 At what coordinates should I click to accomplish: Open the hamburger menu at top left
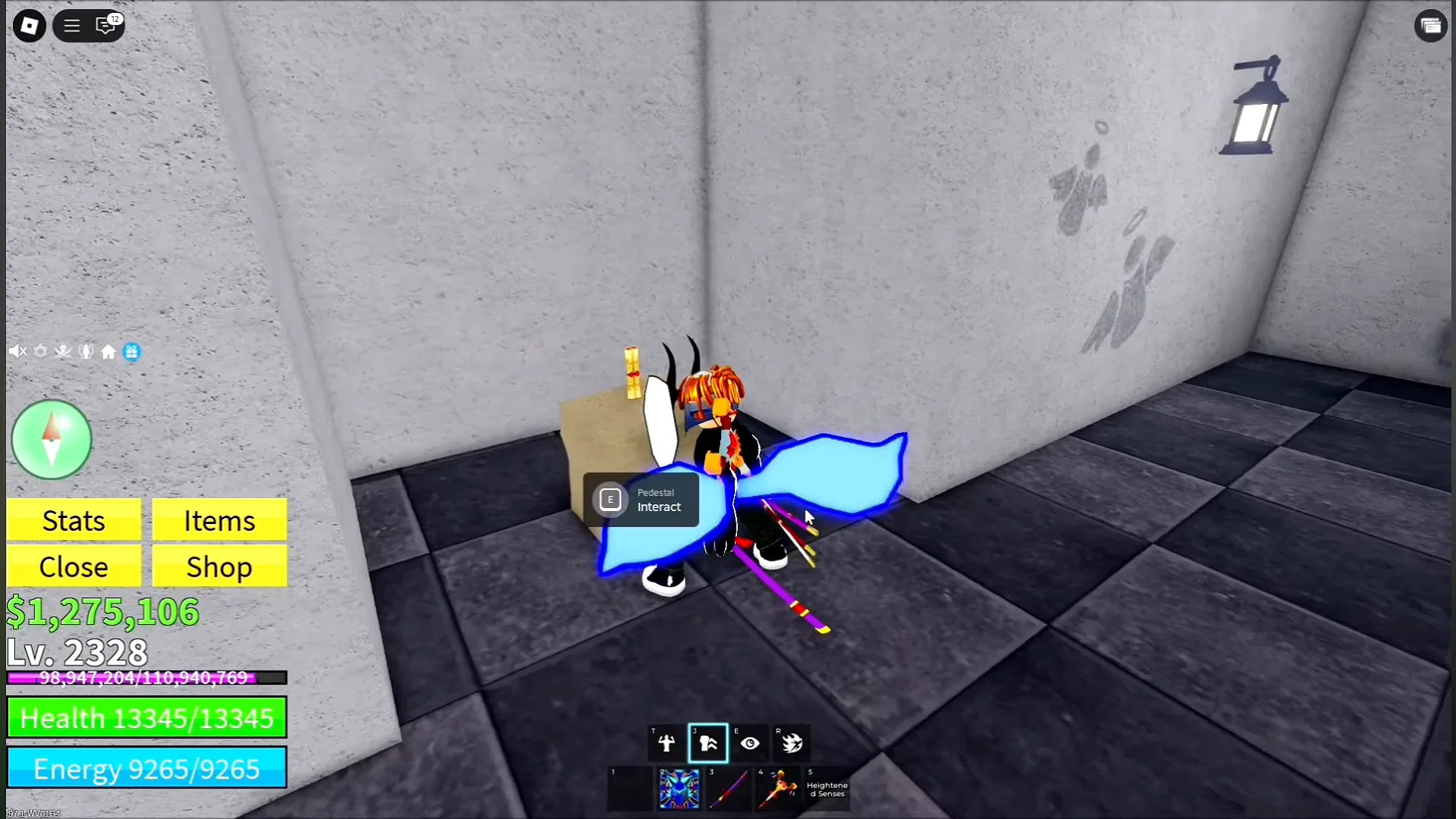(x=71, y=25)
